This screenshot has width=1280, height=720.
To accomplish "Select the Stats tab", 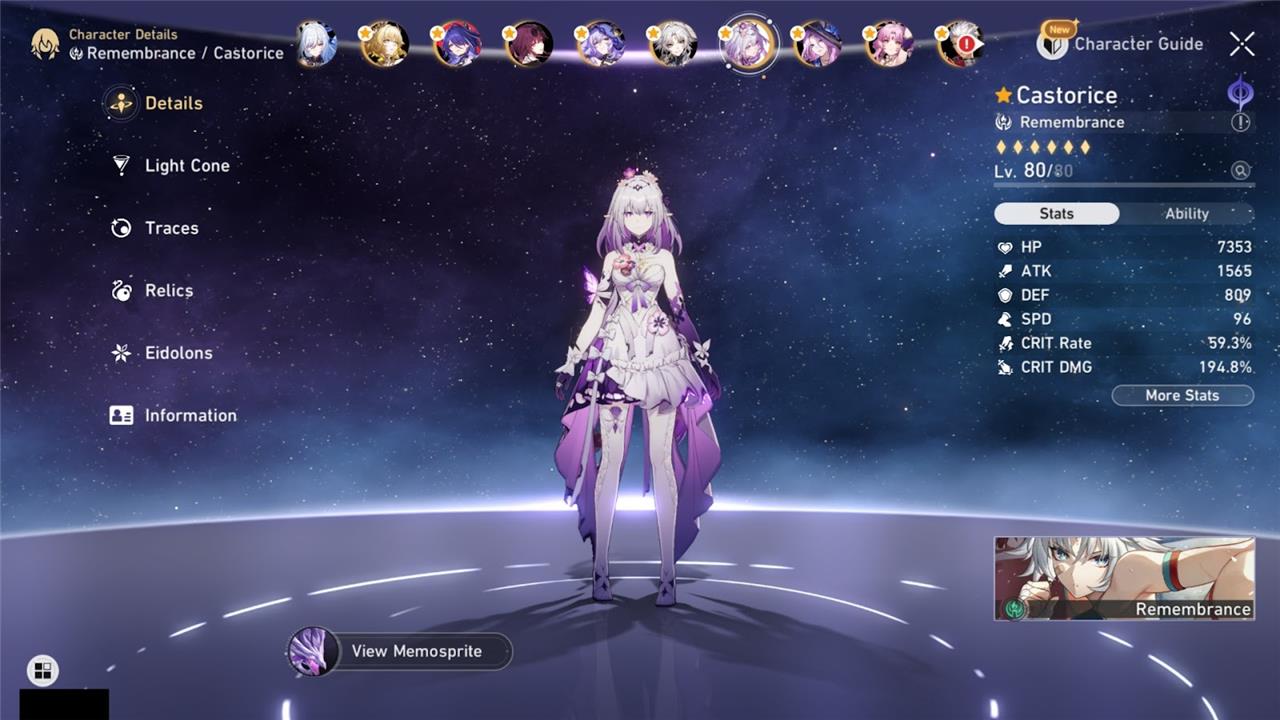I will click(1056, 214).
